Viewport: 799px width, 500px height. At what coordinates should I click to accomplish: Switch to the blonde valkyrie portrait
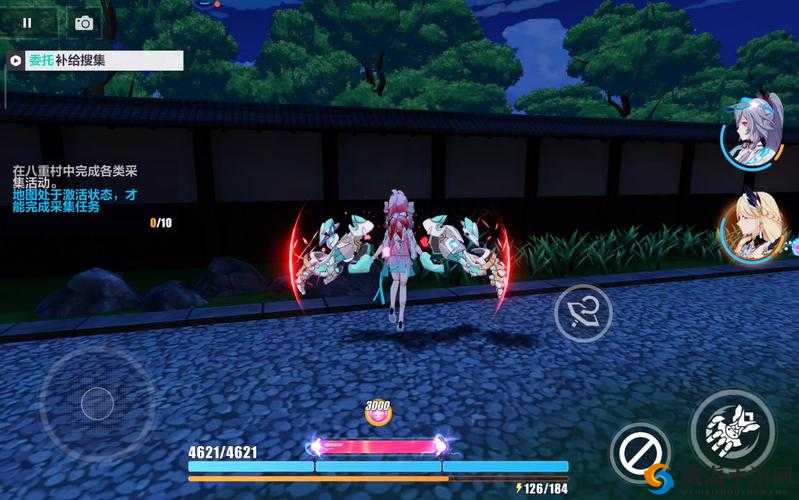[752, 230]
